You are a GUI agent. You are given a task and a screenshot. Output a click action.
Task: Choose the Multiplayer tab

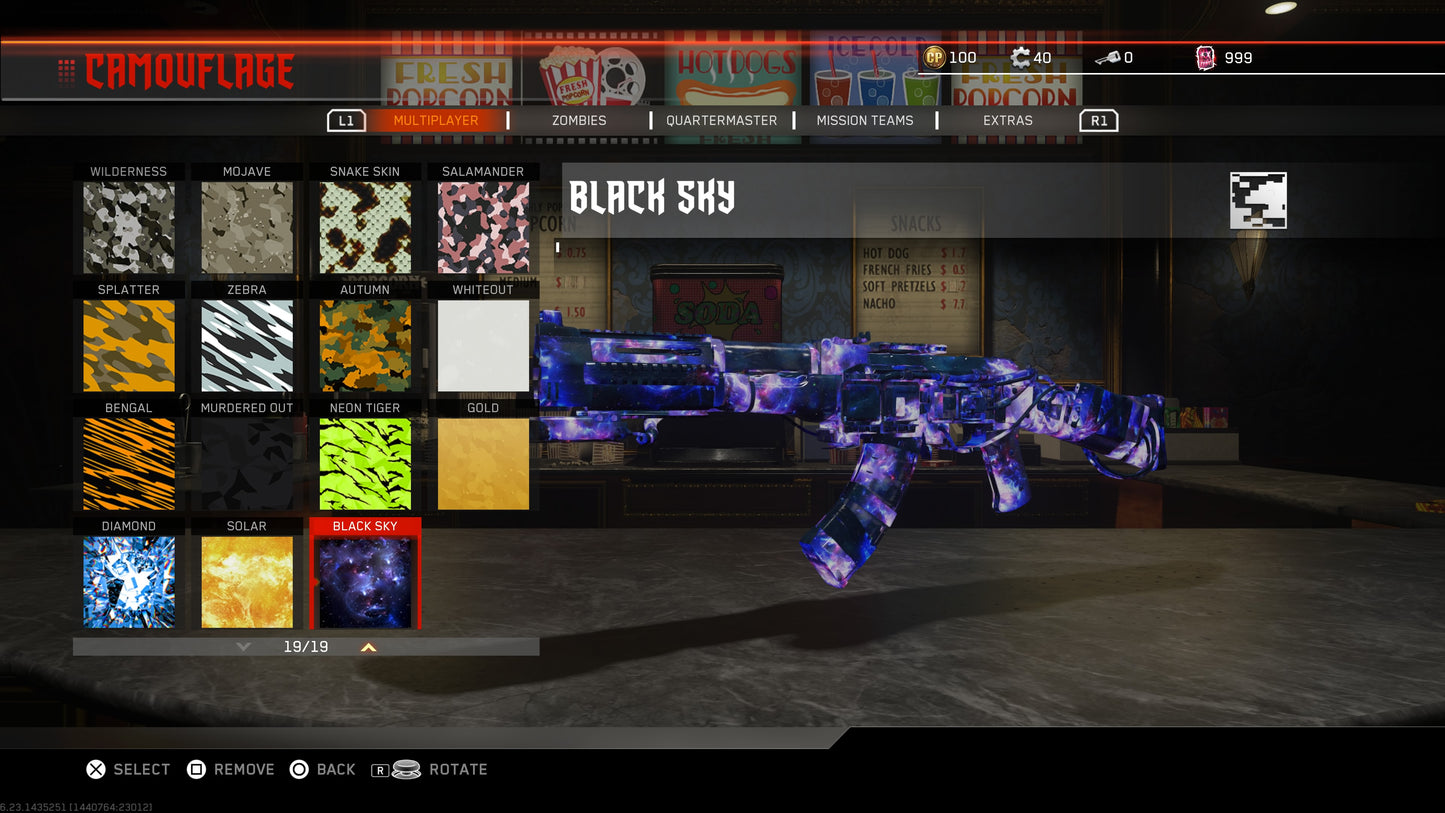[435, 120]
